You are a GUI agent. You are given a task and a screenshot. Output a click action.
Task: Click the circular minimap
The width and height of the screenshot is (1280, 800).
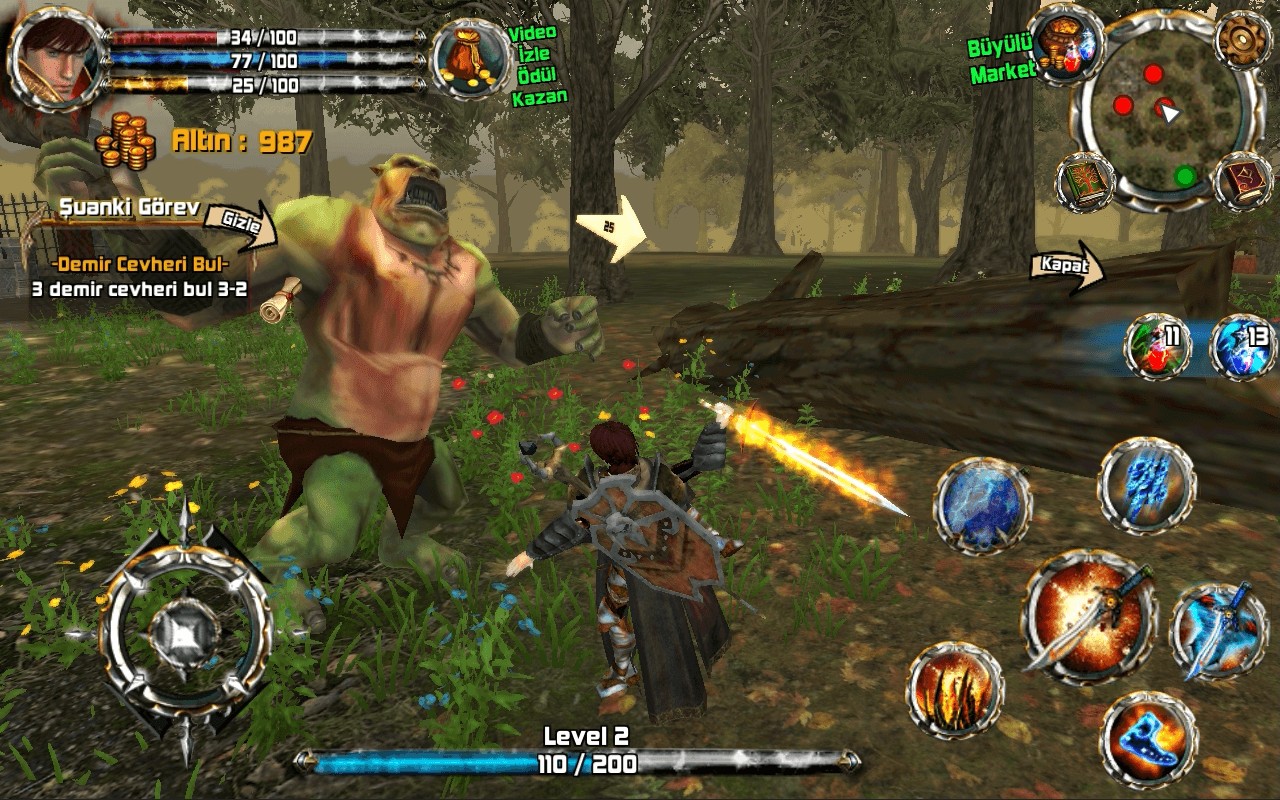(x=1159, y=124)
